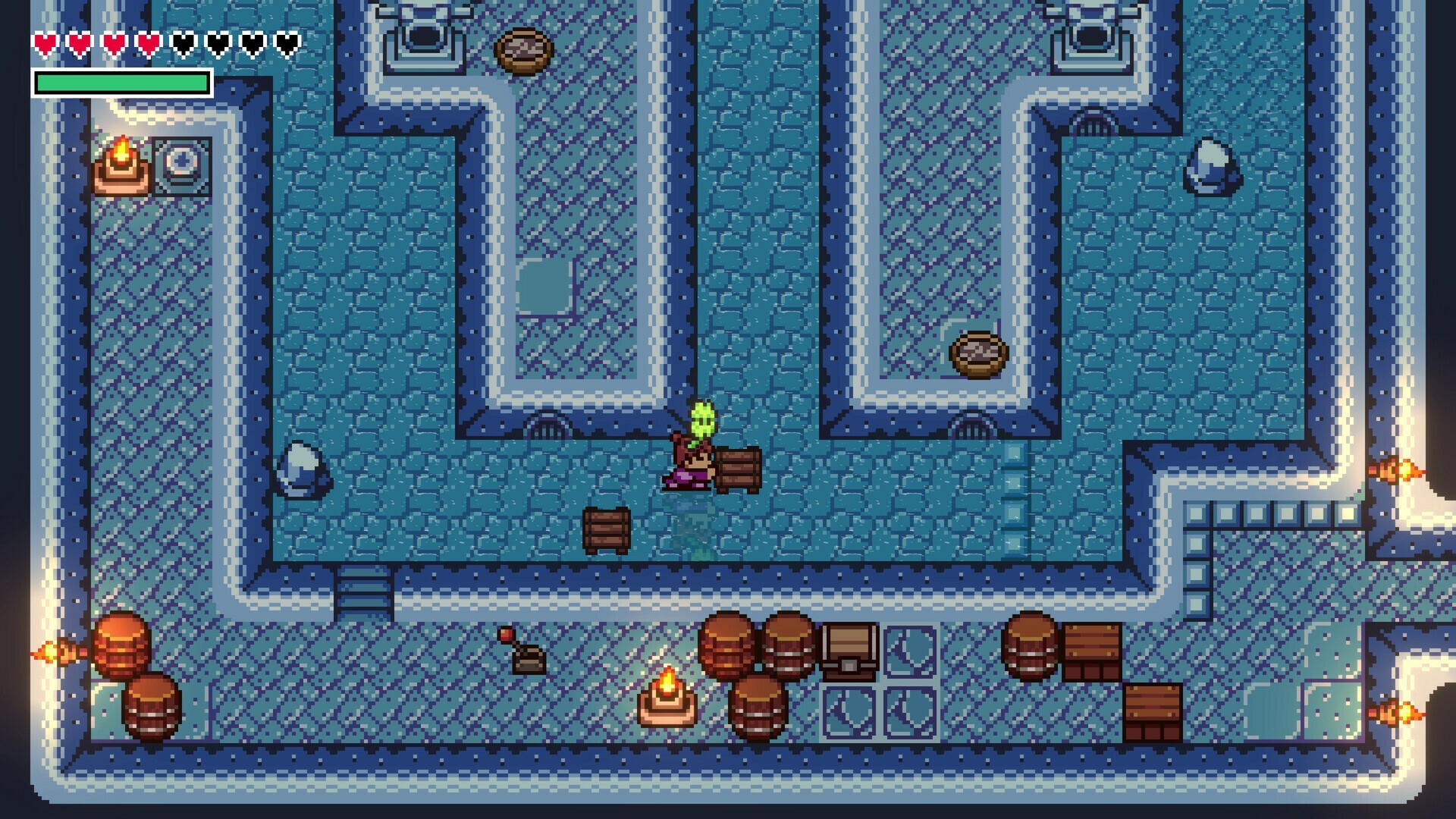This screenshot has height=819, width=1456.
Task: Click the fifth red heart in the health row
Action: click(182, 43)
